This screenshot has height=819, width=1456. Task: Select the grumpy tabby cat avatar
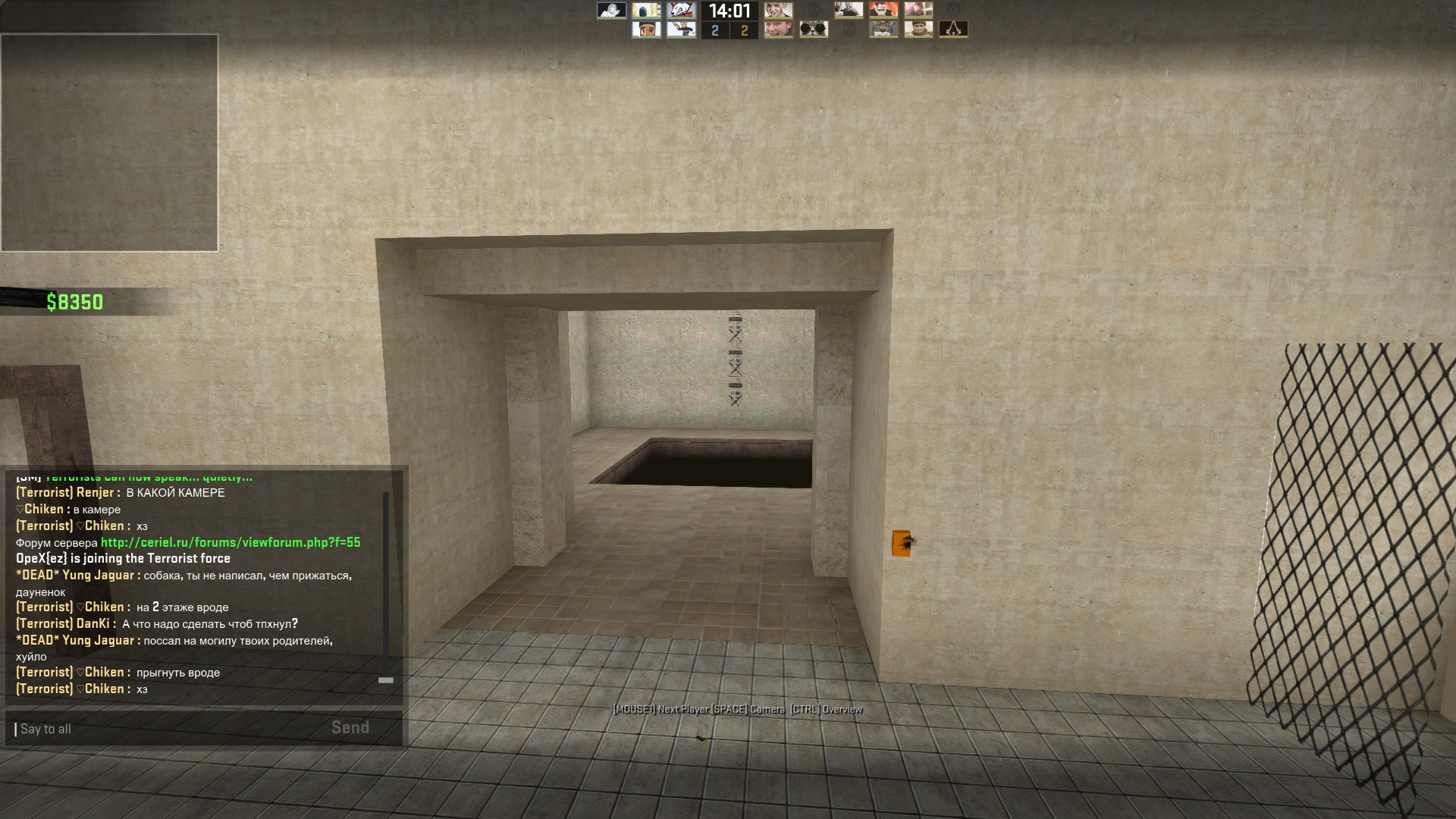click(x=883, y=30)
